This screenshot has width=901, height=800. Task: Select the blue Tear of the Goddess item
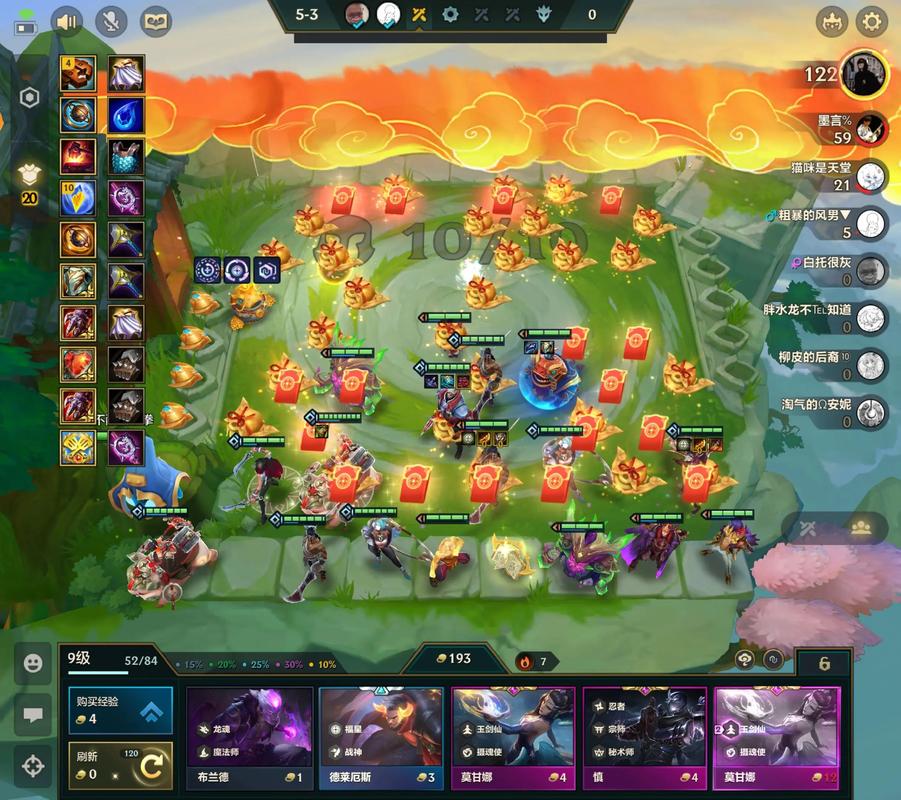[126, 114]
